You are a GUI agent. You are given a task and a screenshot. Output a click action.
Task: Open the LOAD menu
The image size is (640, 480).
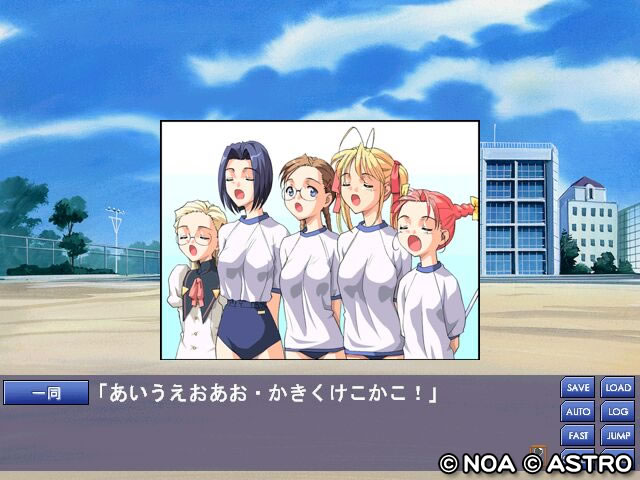(618, 387)
